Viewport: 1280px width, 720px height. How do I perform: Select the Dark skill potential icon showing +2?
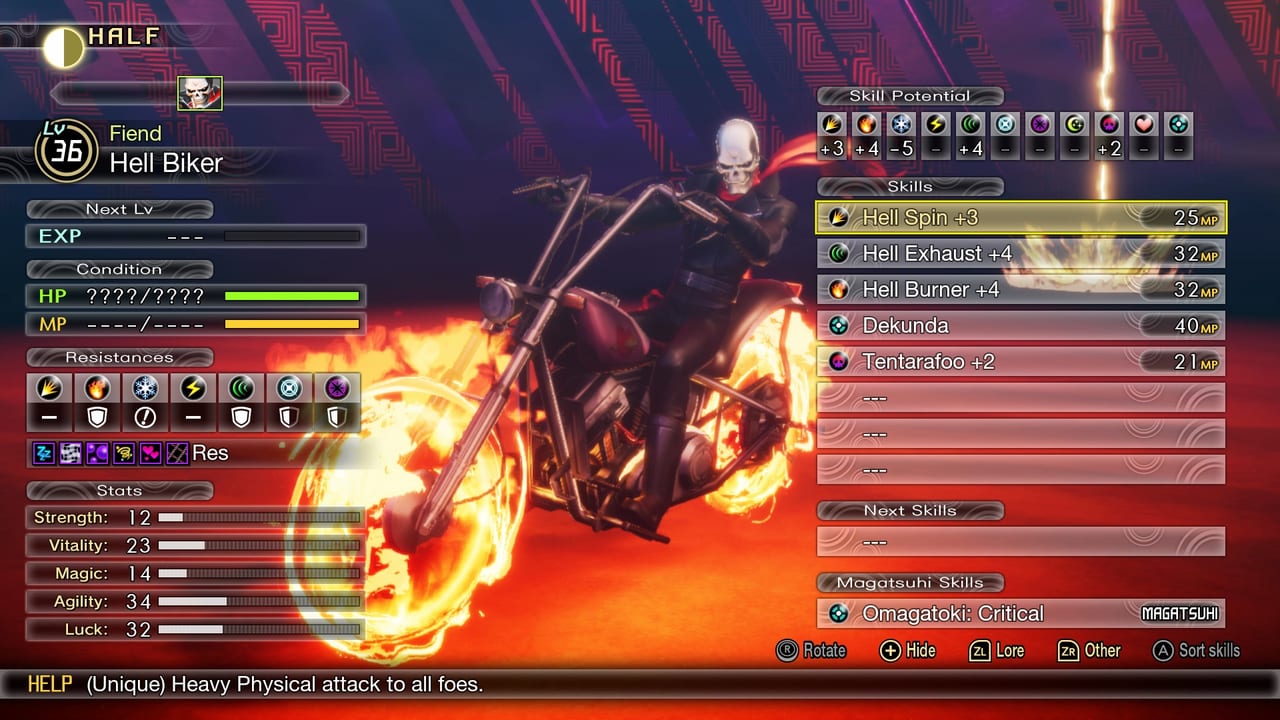(x=1107, y=128)
